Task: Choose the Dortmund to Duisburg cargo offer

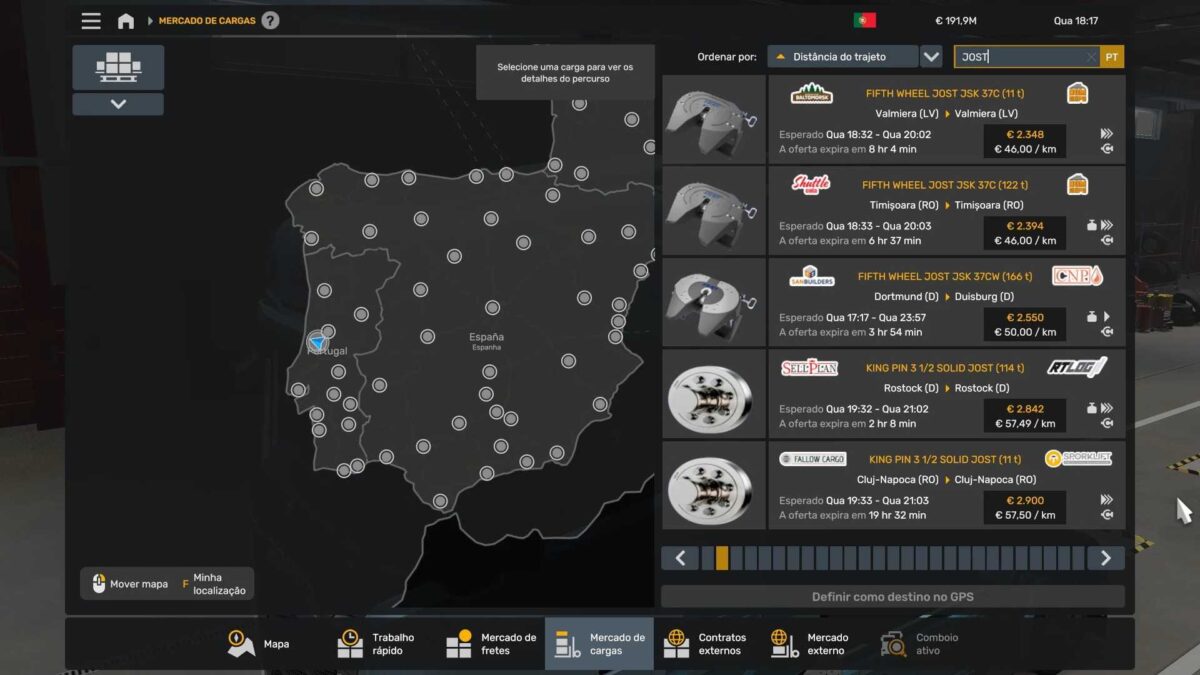Action: (x=945, y=303)
